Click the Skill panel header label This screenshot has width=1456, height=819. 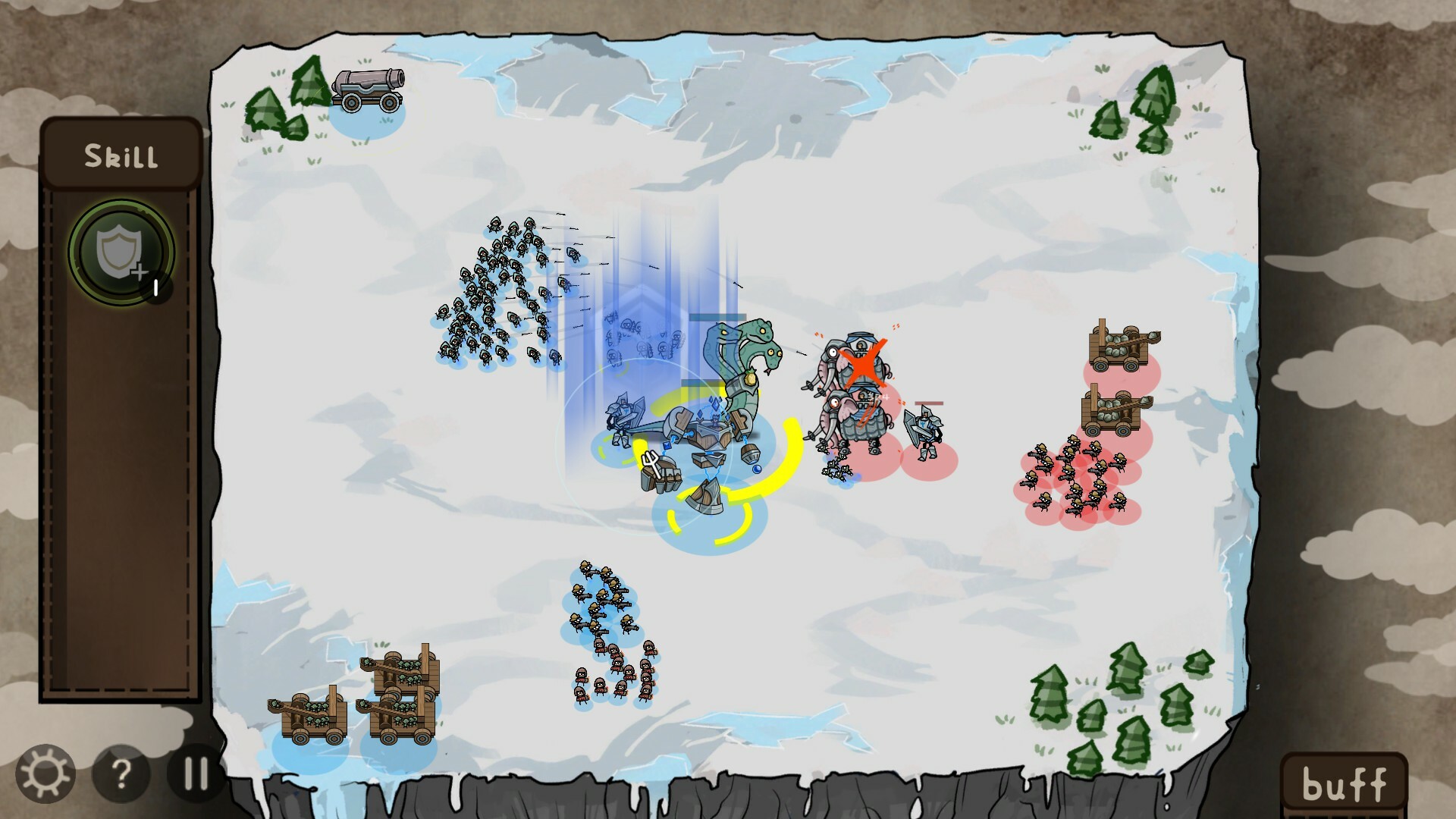(121, 156)
